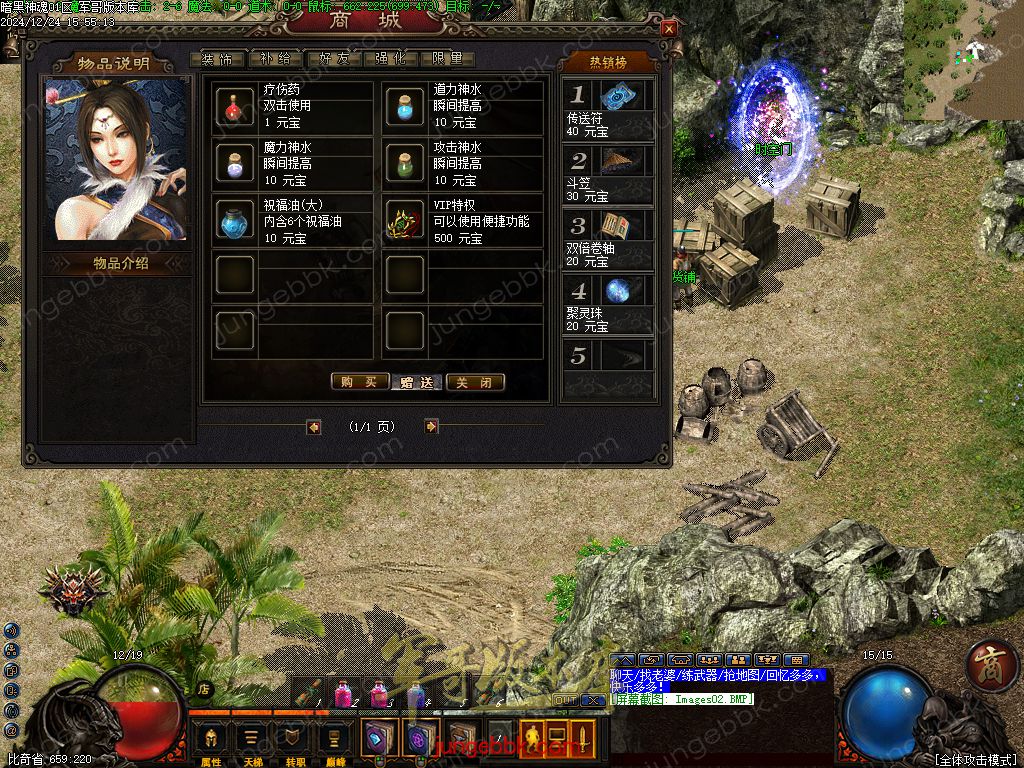Open the 属性 attributes panel
This screenshot has width=1024, height=768.
[211, 742]
